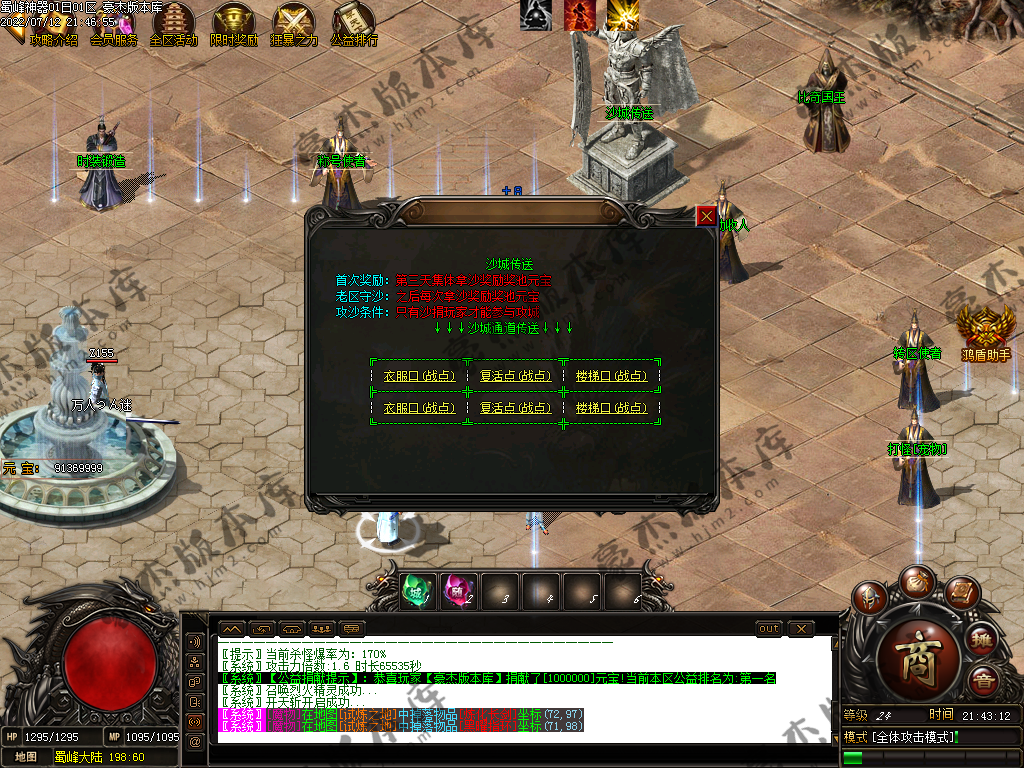Image resolution: width=1024 pixels, height=768 pixels.
Task: Open the 地图 map button
Action: [27, 757]
